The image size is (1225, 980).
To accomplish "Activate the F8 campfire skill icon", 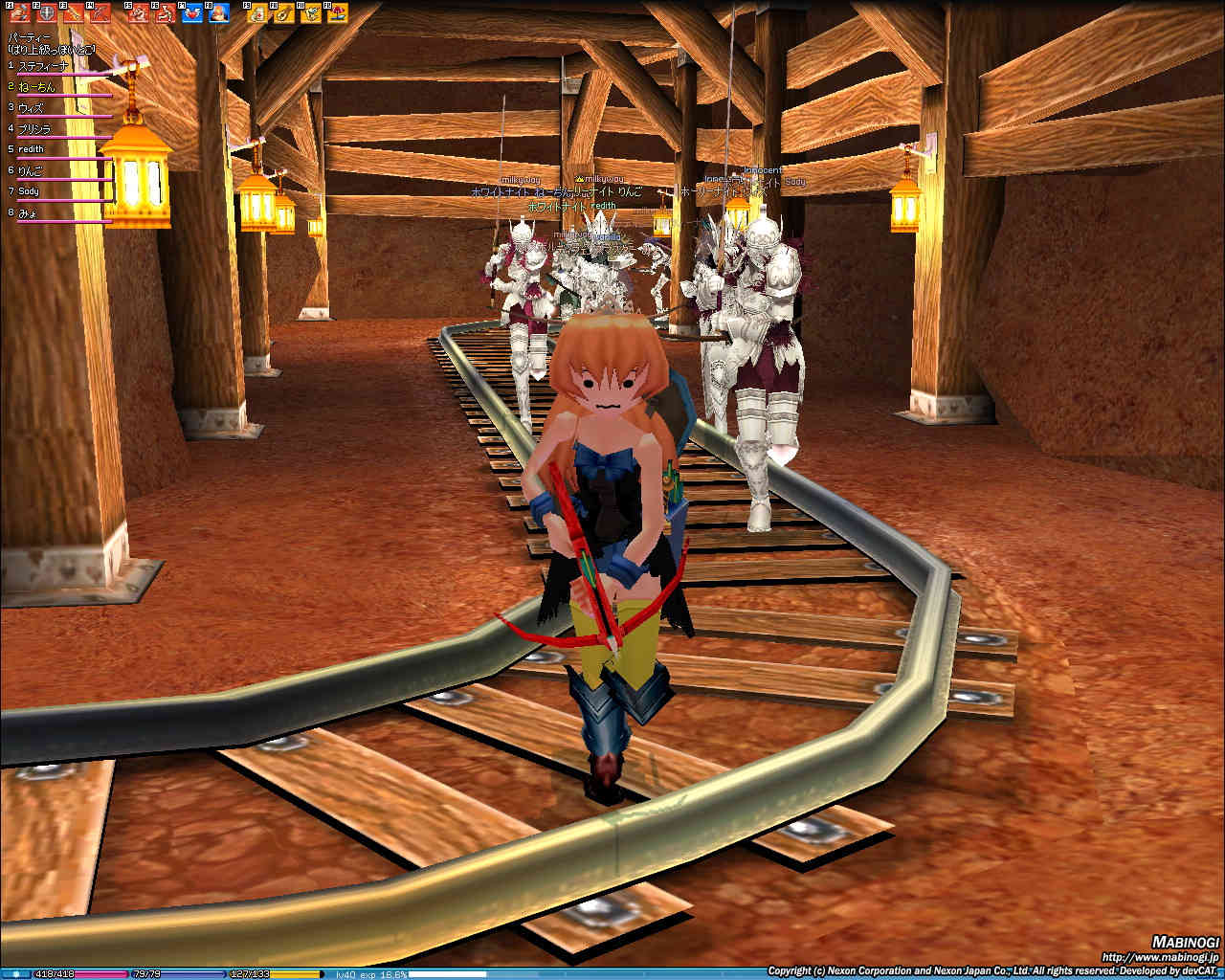I will coord(218,13).
